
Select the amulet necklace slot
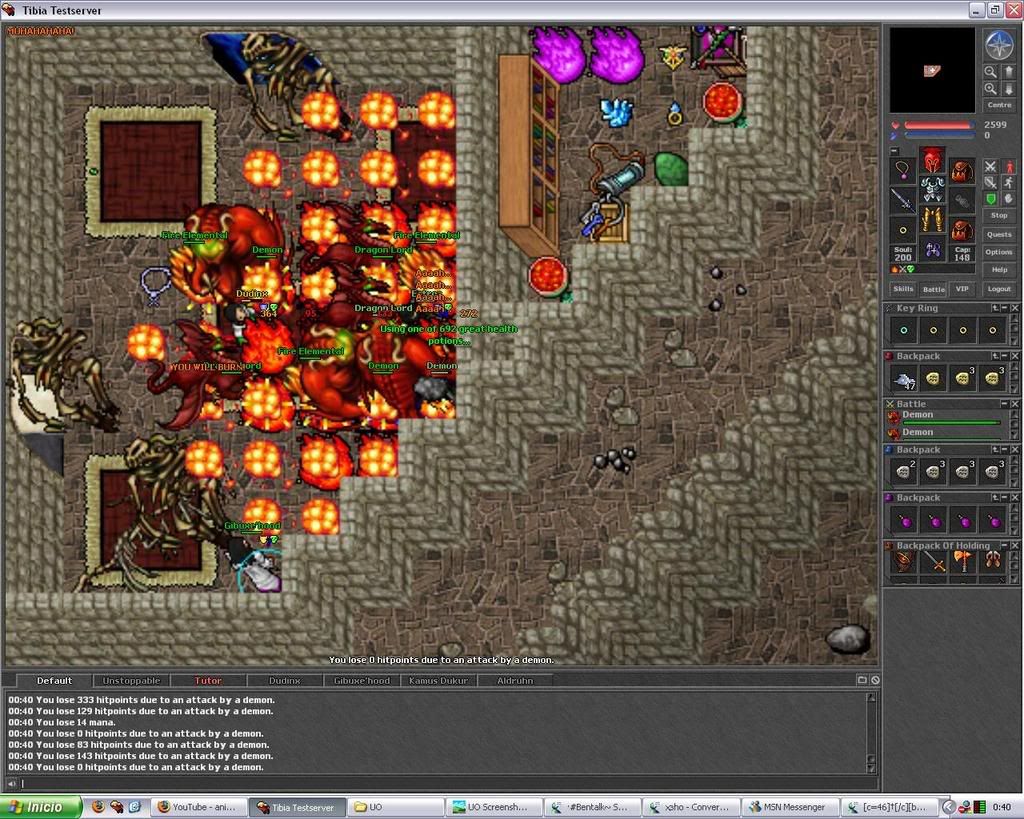pos(903,170)
